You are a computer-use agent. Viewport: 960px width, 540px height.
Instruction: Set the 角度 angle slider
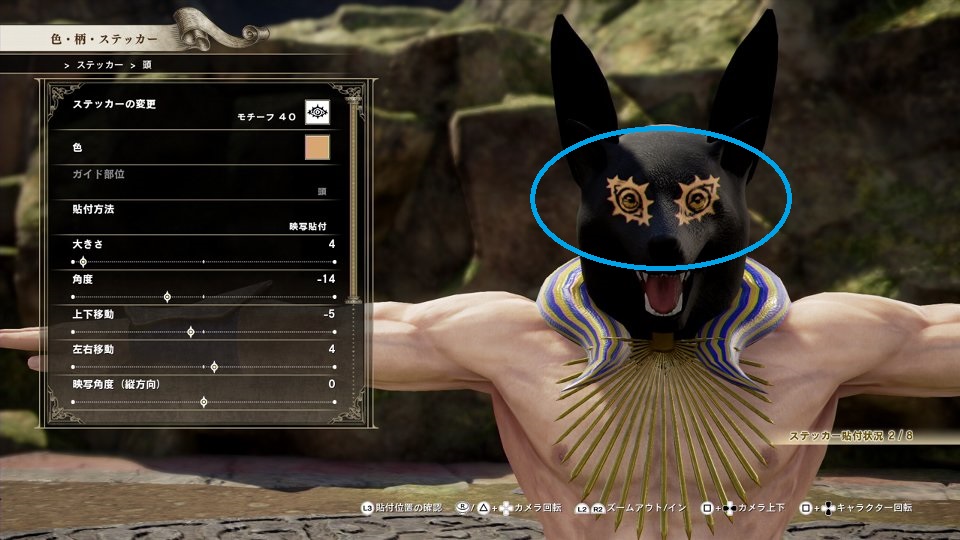(167, 297)
